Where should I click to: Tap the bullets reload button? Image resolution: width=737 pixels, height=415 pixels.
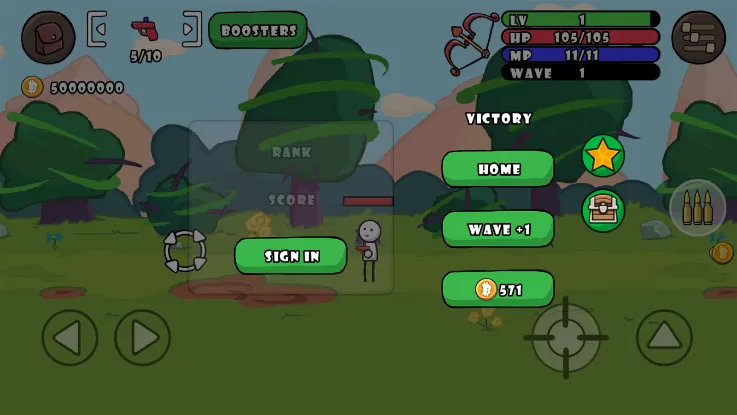coord(697,208)
